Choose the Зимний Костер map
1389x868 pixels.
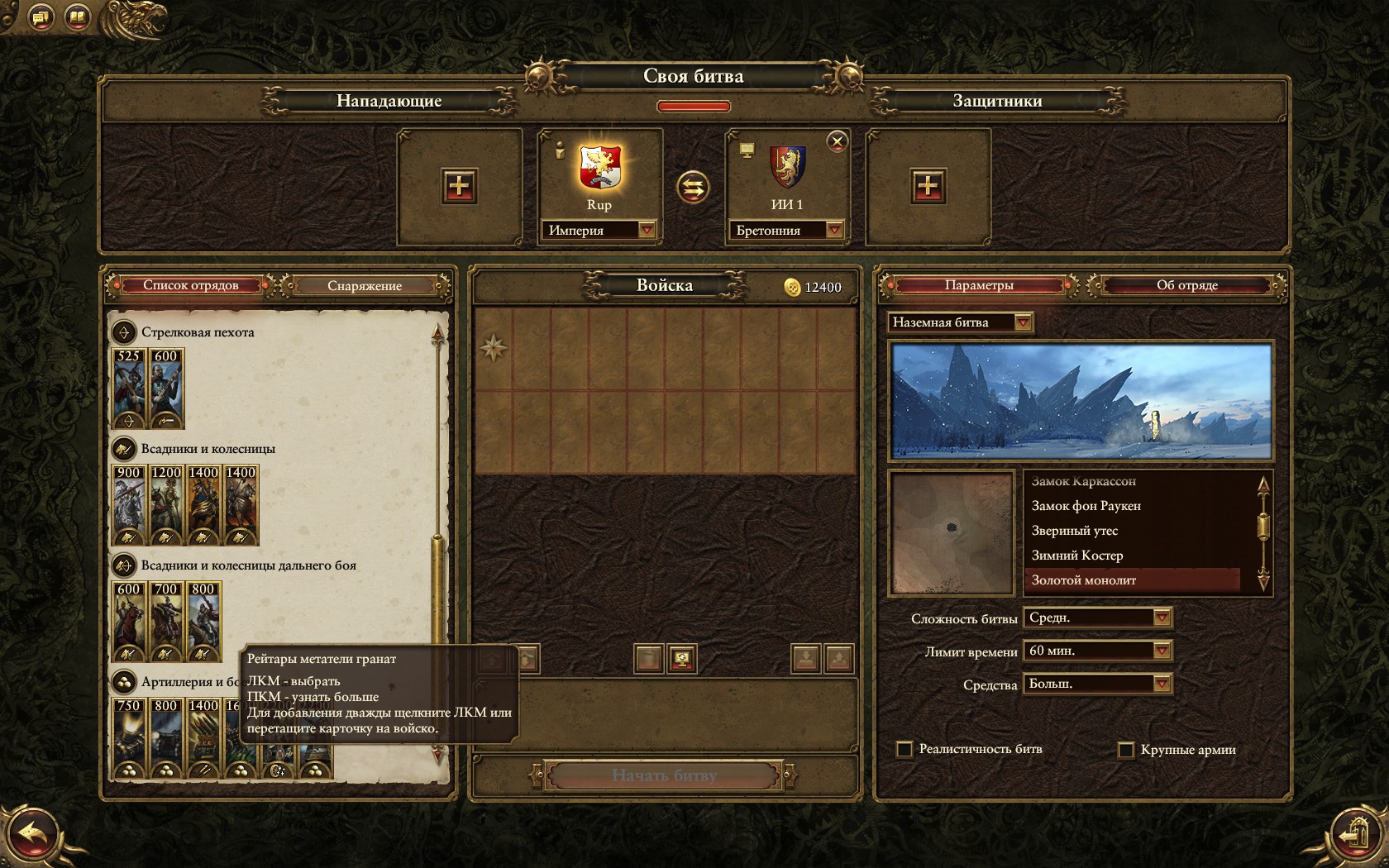(1076, 556)
